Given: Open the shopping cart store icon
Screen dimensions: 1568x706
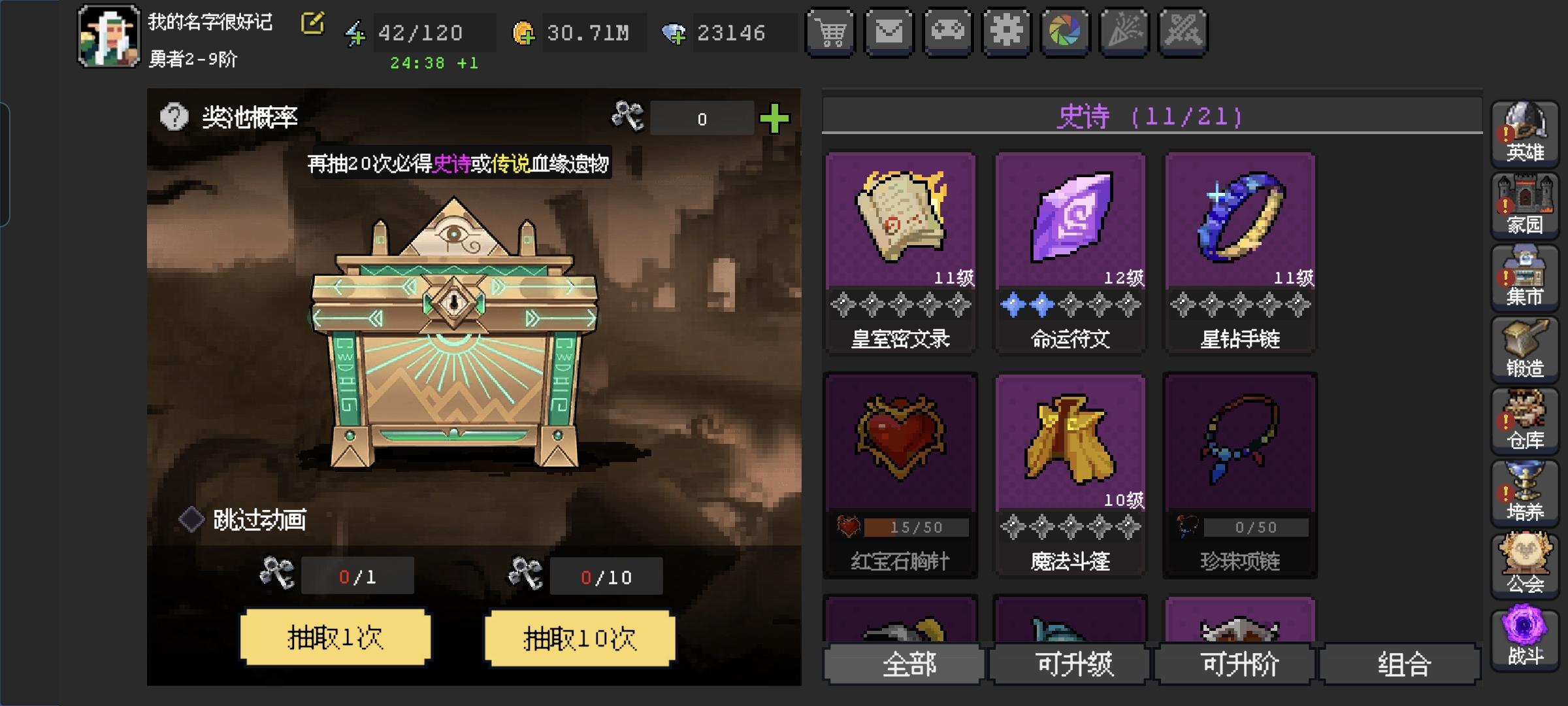Looking at the screenshot, I should point(830,31).
